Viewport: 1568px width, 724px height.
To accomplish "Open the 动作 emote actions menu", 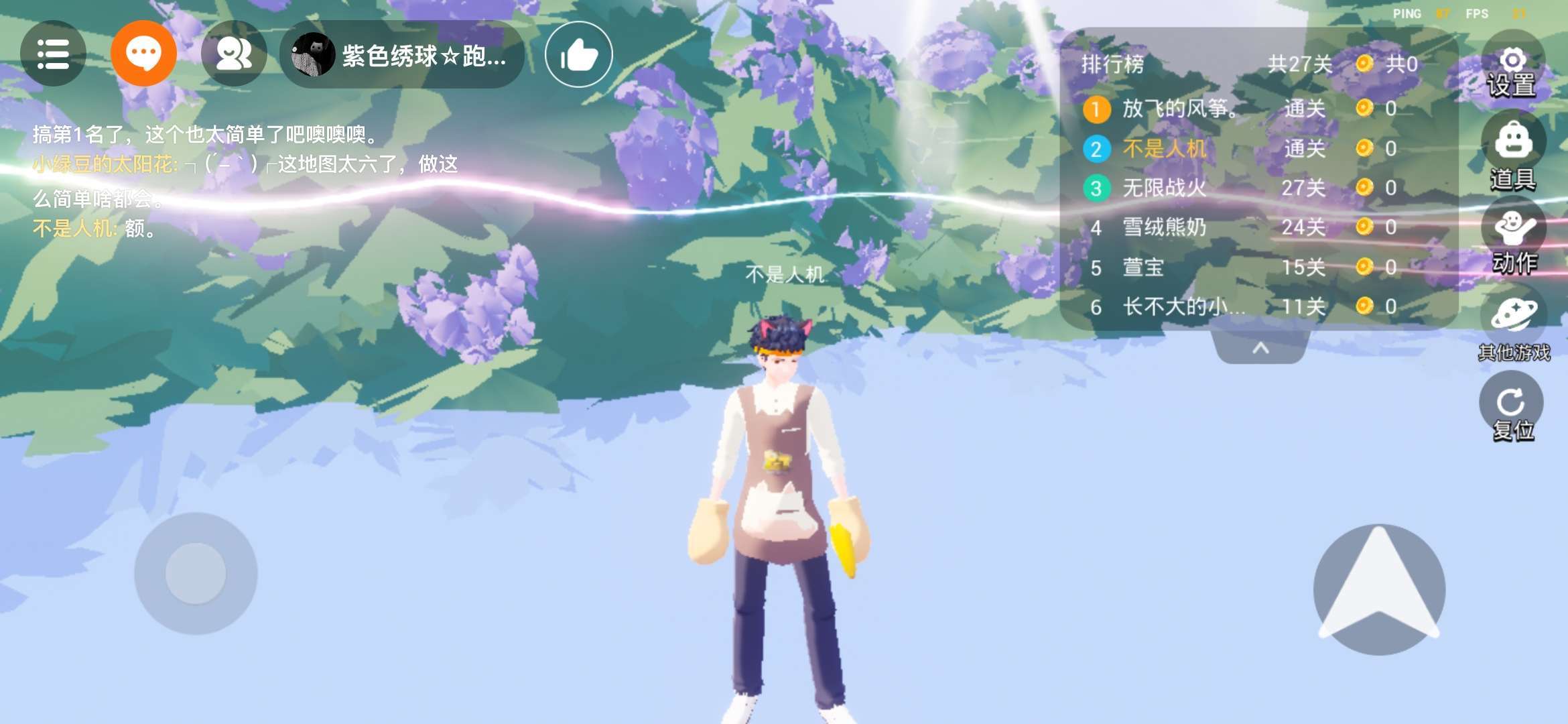I will coord(1513,241).
